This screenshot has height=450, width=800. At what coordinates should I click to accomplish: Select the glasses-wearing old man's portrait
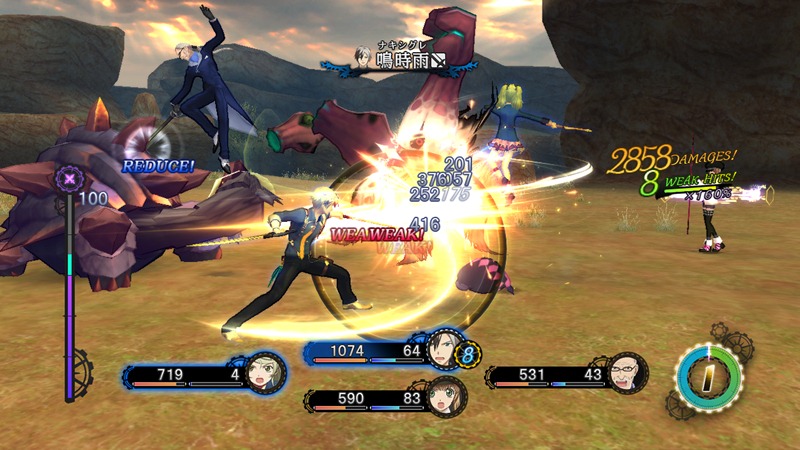pyautogui.click(x=627, y=373)
